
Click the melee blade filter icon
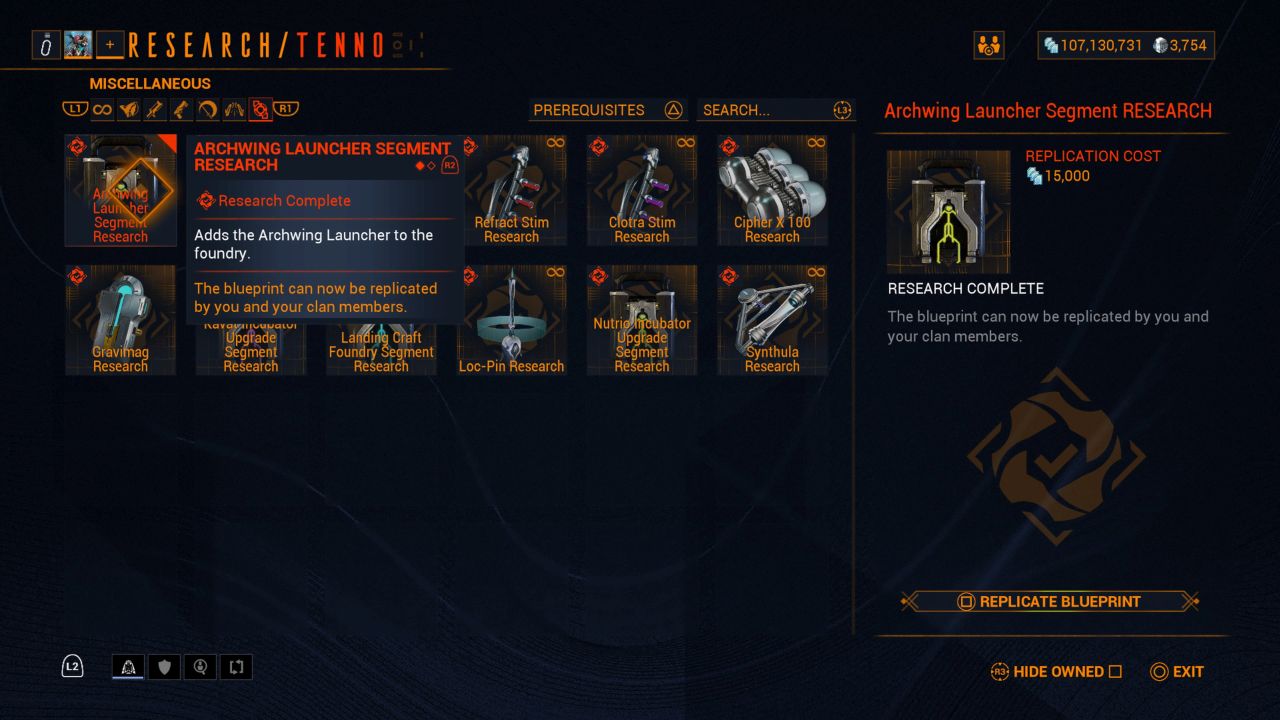[x=208, y=109]
